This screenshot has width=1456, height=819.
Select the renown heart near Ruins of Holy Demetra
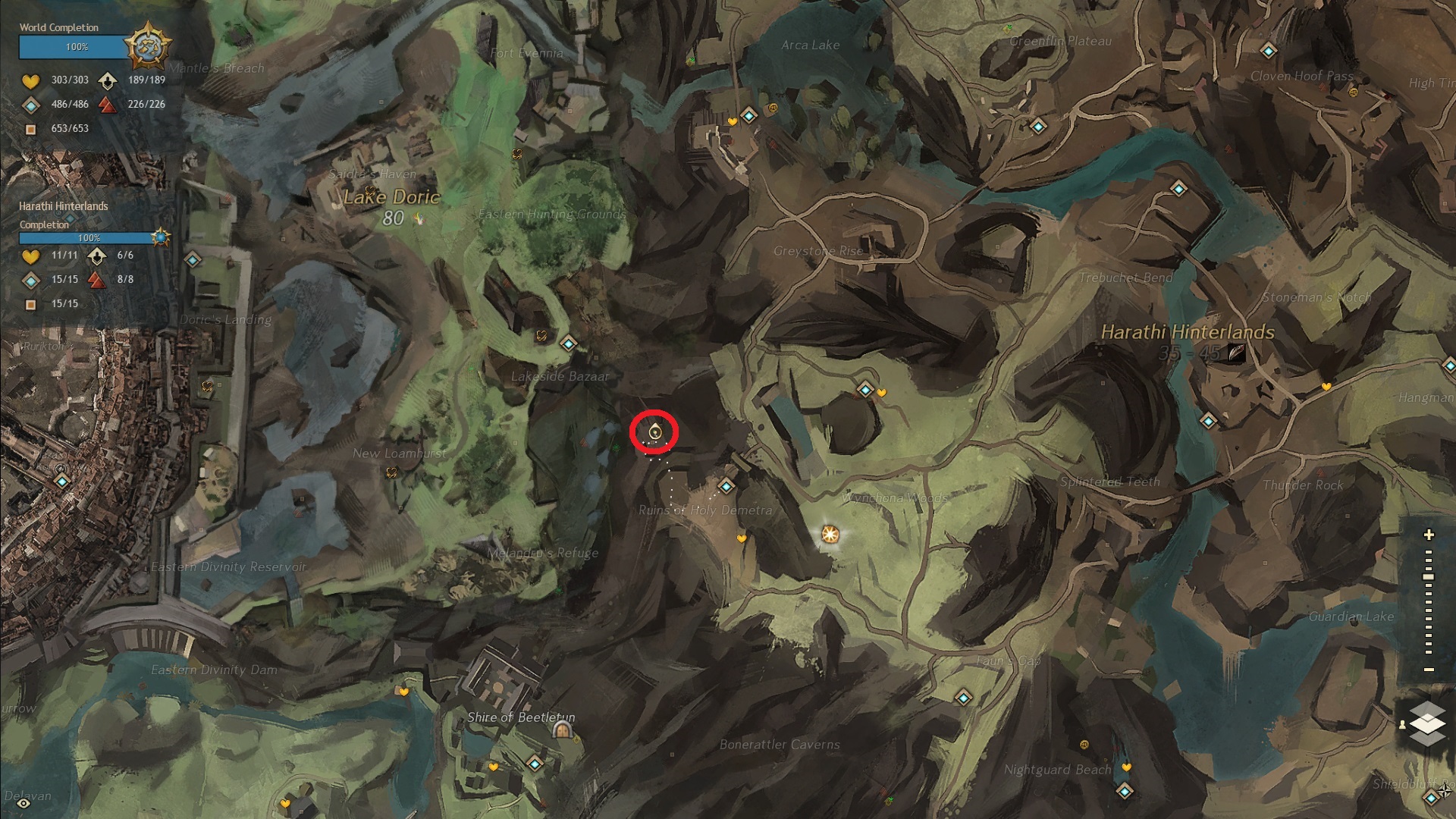[741, 539]
